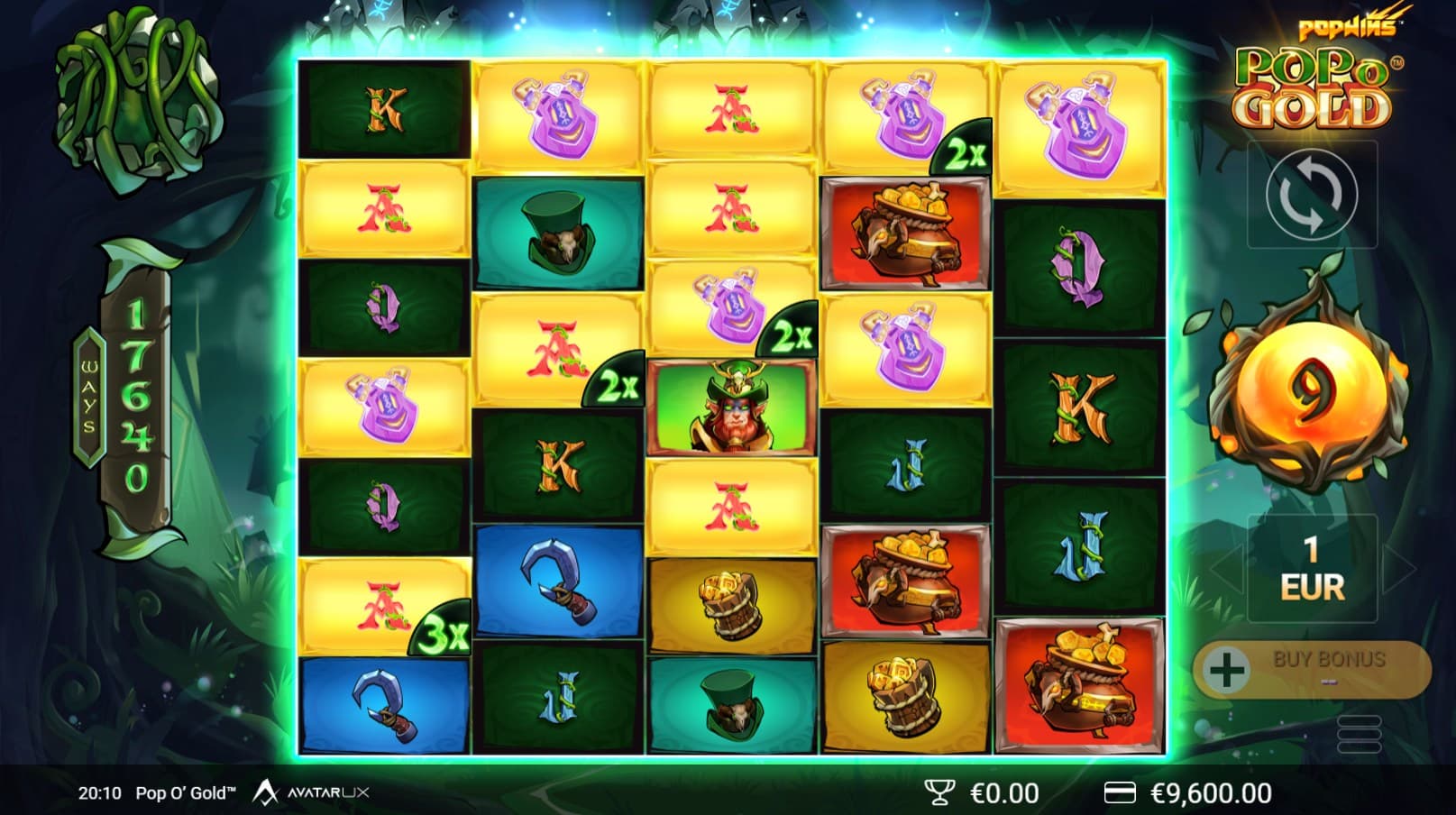The height and width of the screenshot is (815, 1456).
Task: Increase the bet with the right arrow
Action: pos(1398,568)
